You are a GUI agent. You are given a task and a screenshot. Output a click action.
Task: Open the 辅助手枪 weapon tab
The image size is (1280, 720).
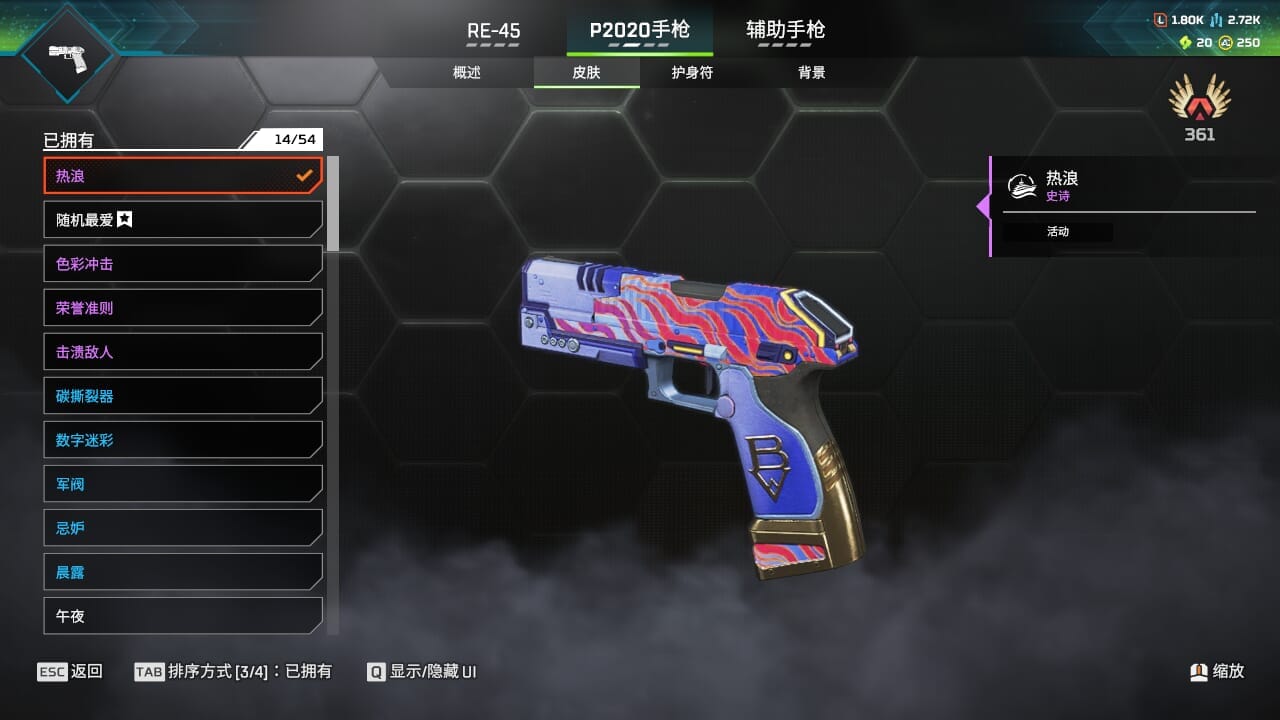(x=785, y=31)
